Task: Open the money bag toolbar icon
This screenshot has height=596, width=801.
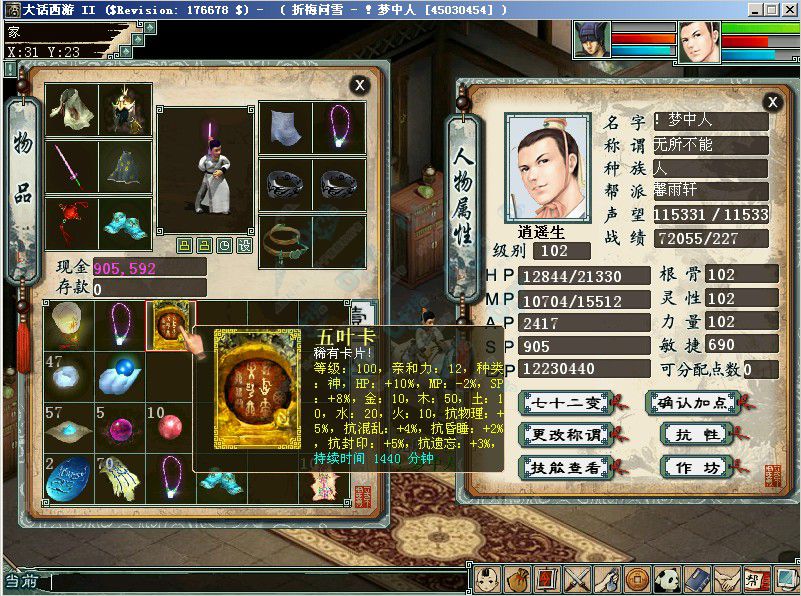Action: coord(516,579)
